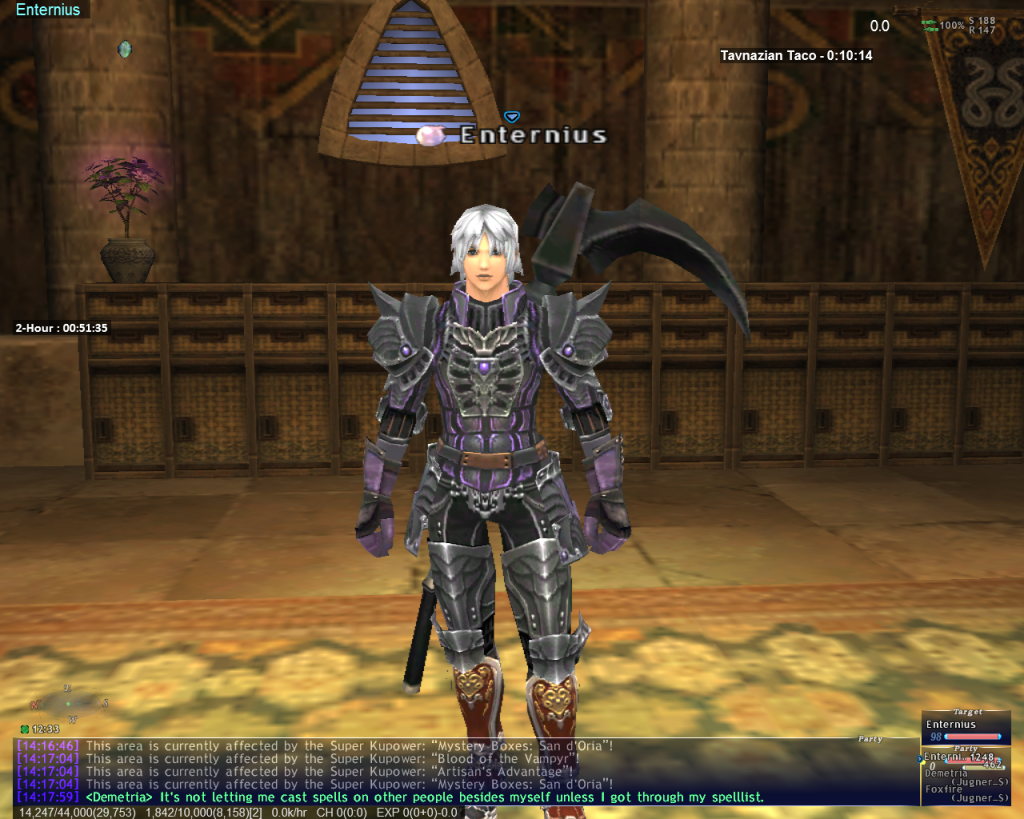Select Foxfire in the party list
The width and height of the screenshot is (1024, 819).
943,788
